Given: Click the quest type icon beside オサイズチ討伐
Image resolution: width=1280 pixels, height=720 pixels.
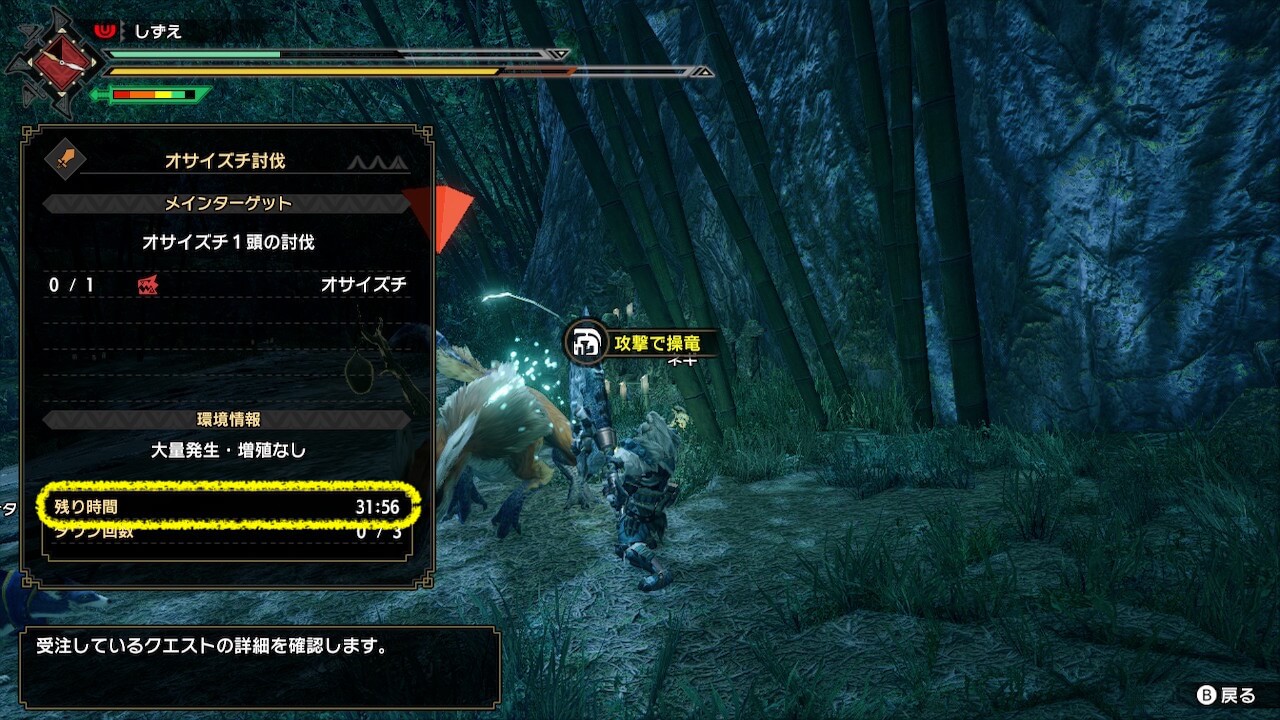Looking at the screenshot, I should pyautogui.click(x=66, y=159).
